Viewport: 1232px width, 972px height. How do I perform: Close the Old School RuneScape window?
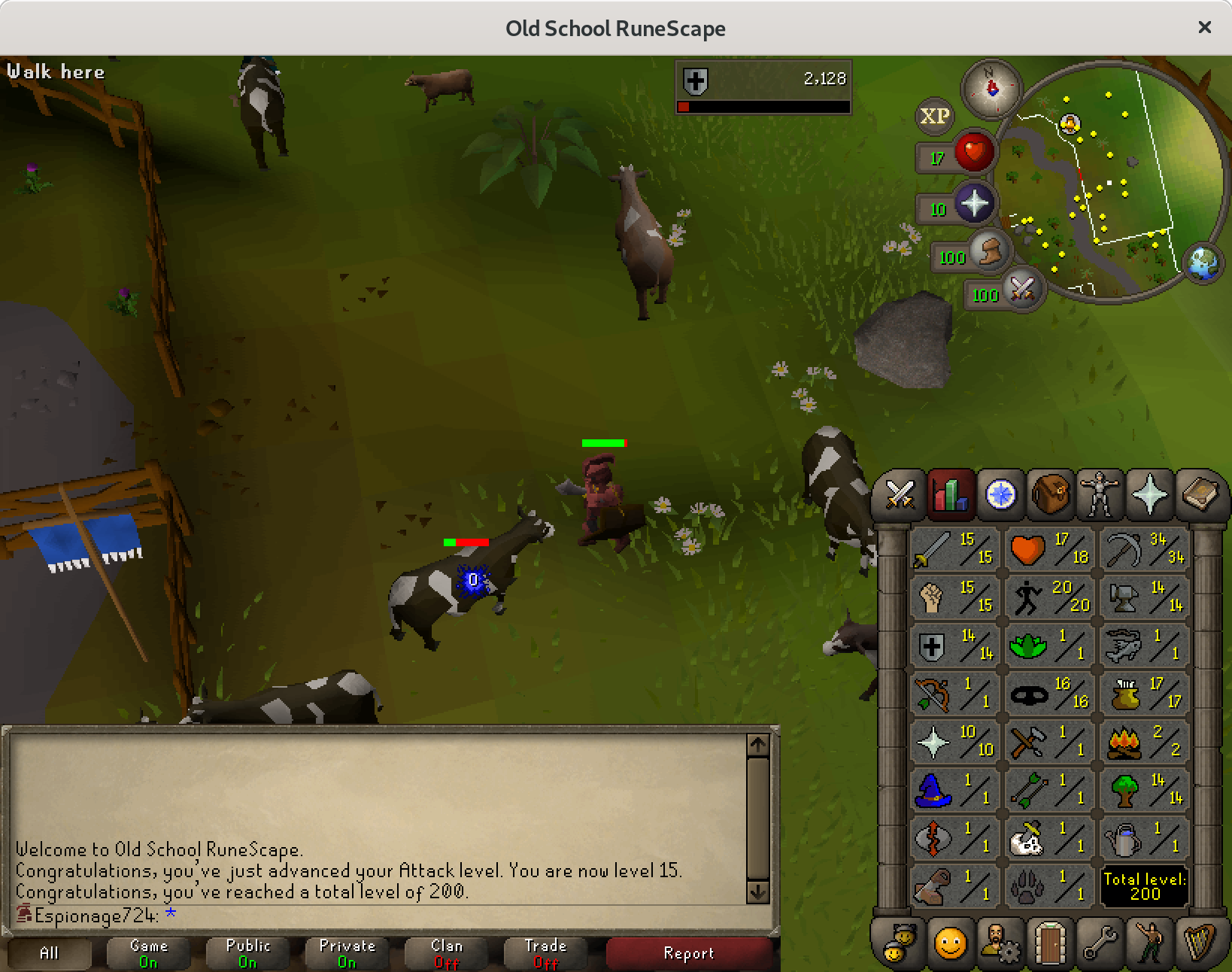point(1204,27)
